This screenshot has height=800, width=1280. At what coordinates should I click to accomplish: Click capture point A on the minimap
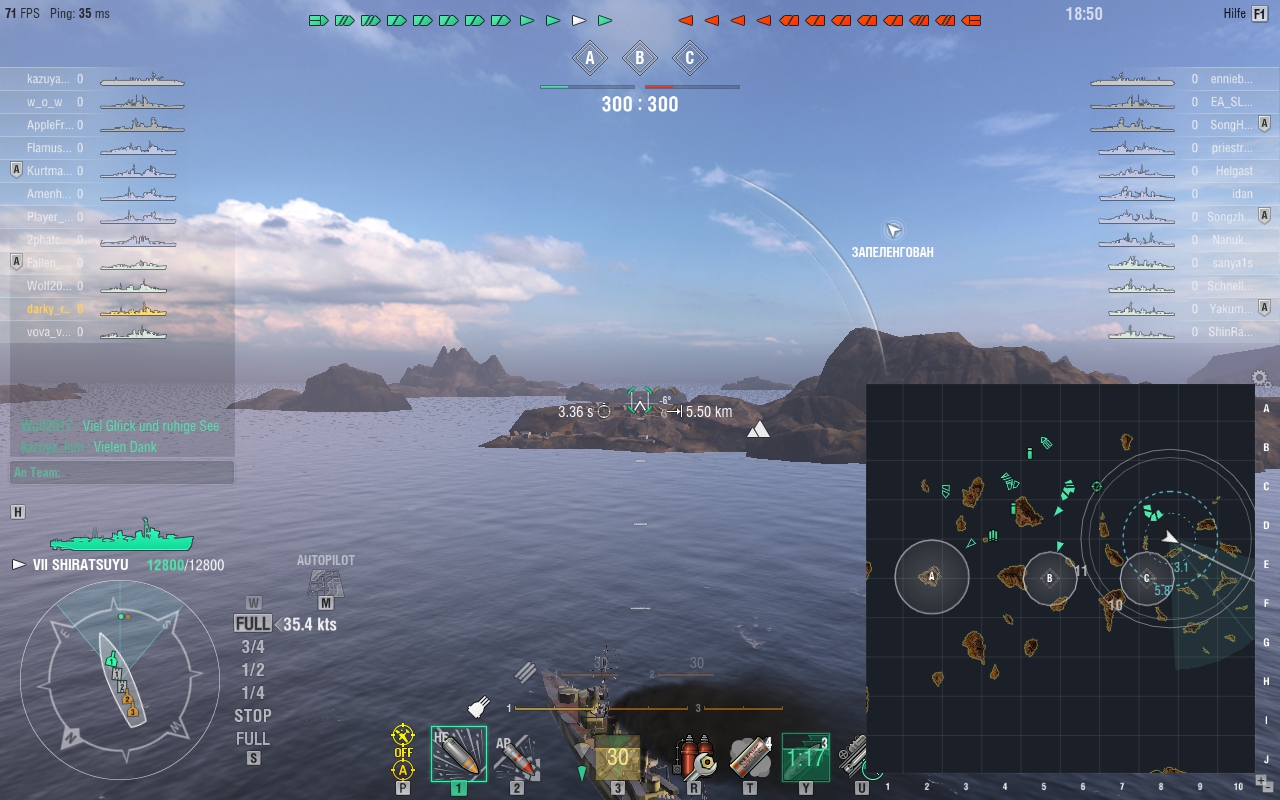(x=932, y=576)
